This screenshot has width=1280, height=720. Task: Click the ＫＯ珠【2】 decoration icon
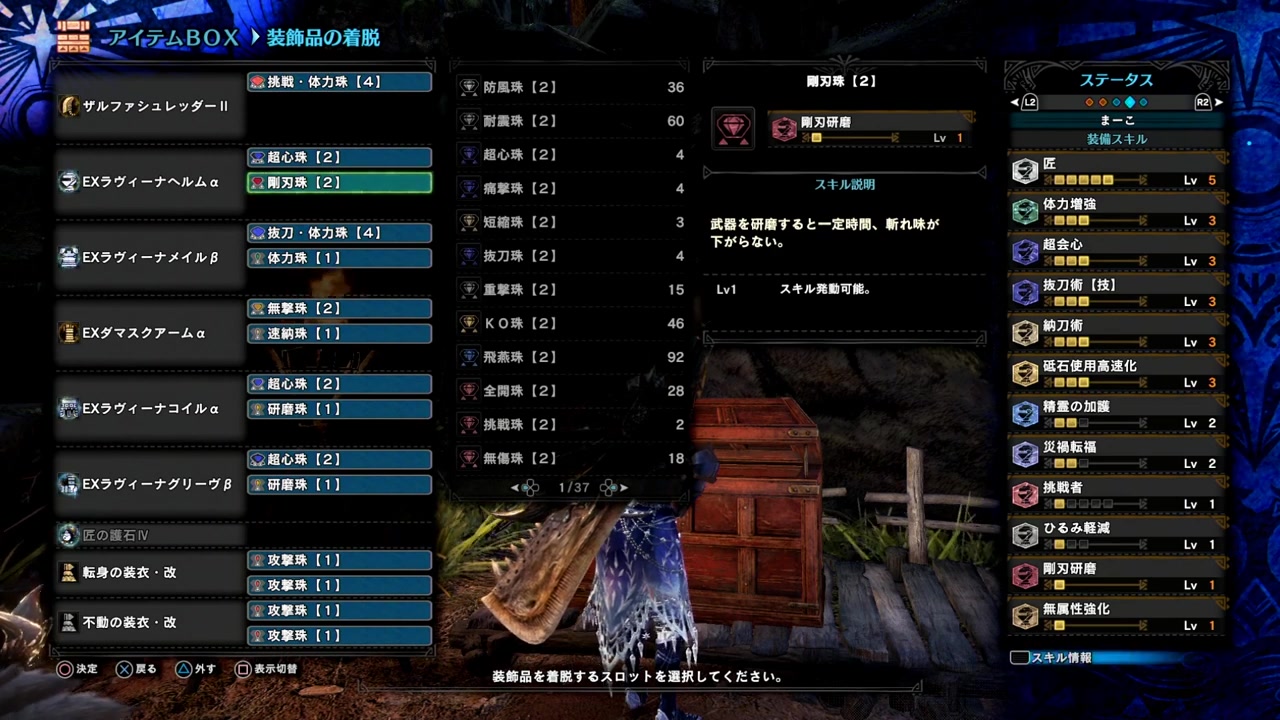click(x=469, y=323)
